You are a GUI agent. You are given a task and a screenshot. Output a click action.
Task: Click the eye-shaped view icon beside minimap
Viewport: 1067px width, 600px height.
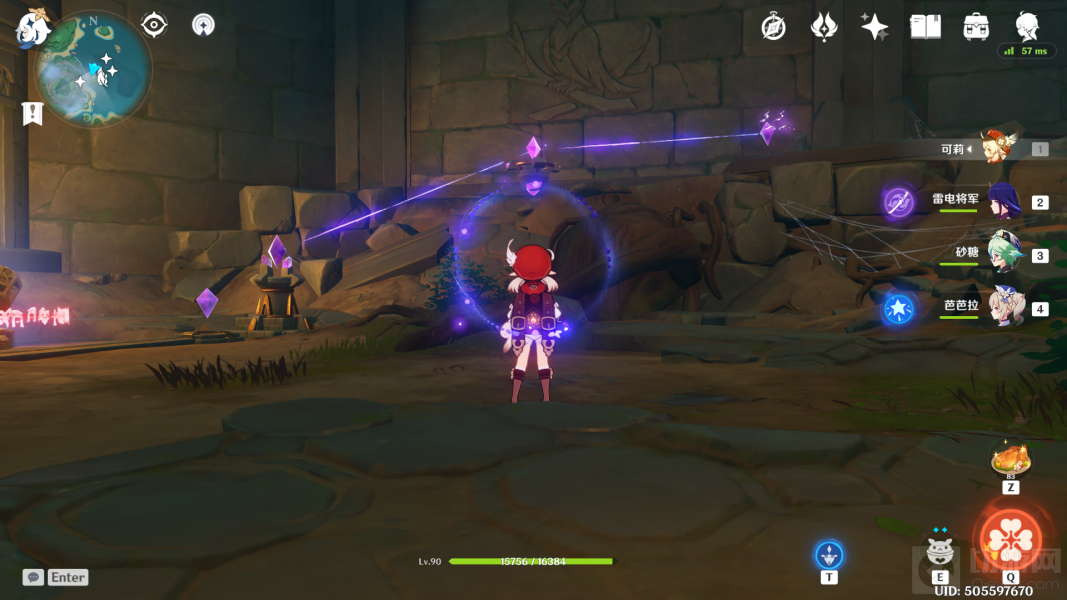coord(154,25)
